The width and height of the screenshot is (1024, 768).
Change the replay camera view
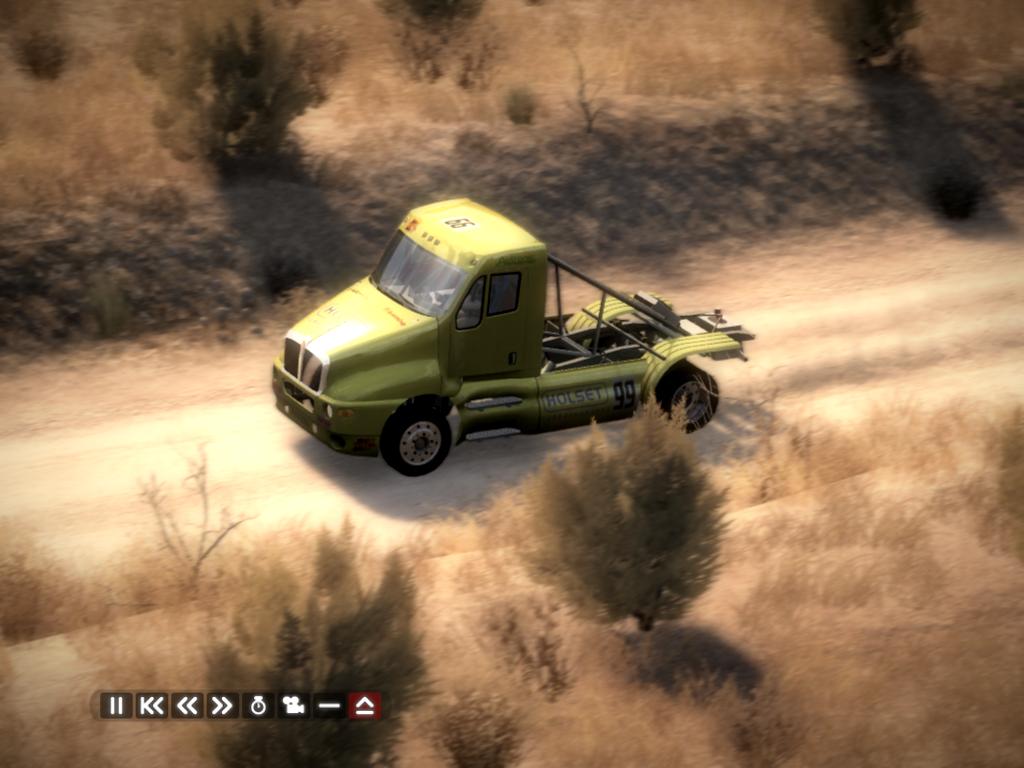click(293, 705)
